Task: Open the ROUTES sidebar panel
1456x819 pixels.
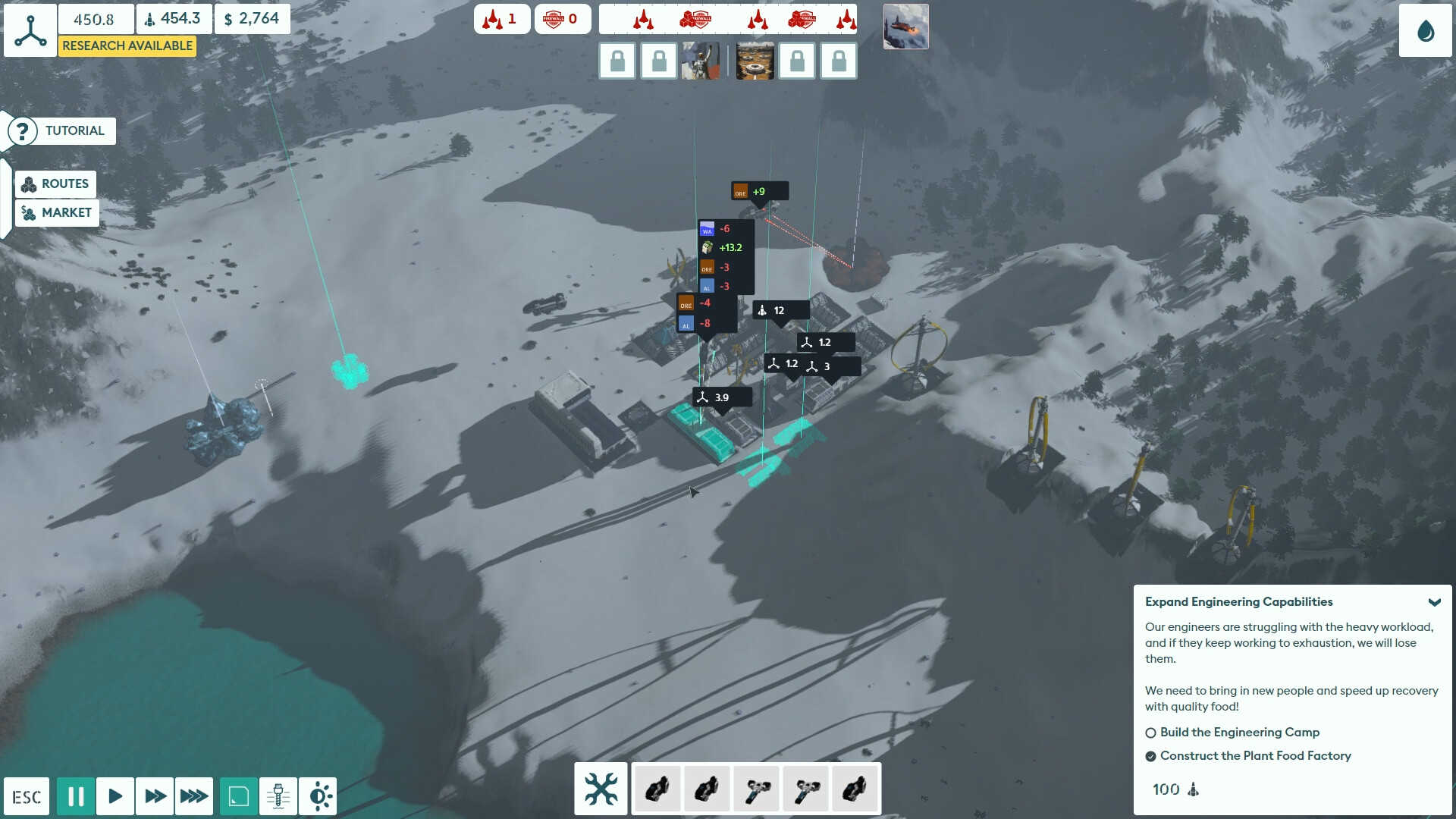Action: [57, 184]
